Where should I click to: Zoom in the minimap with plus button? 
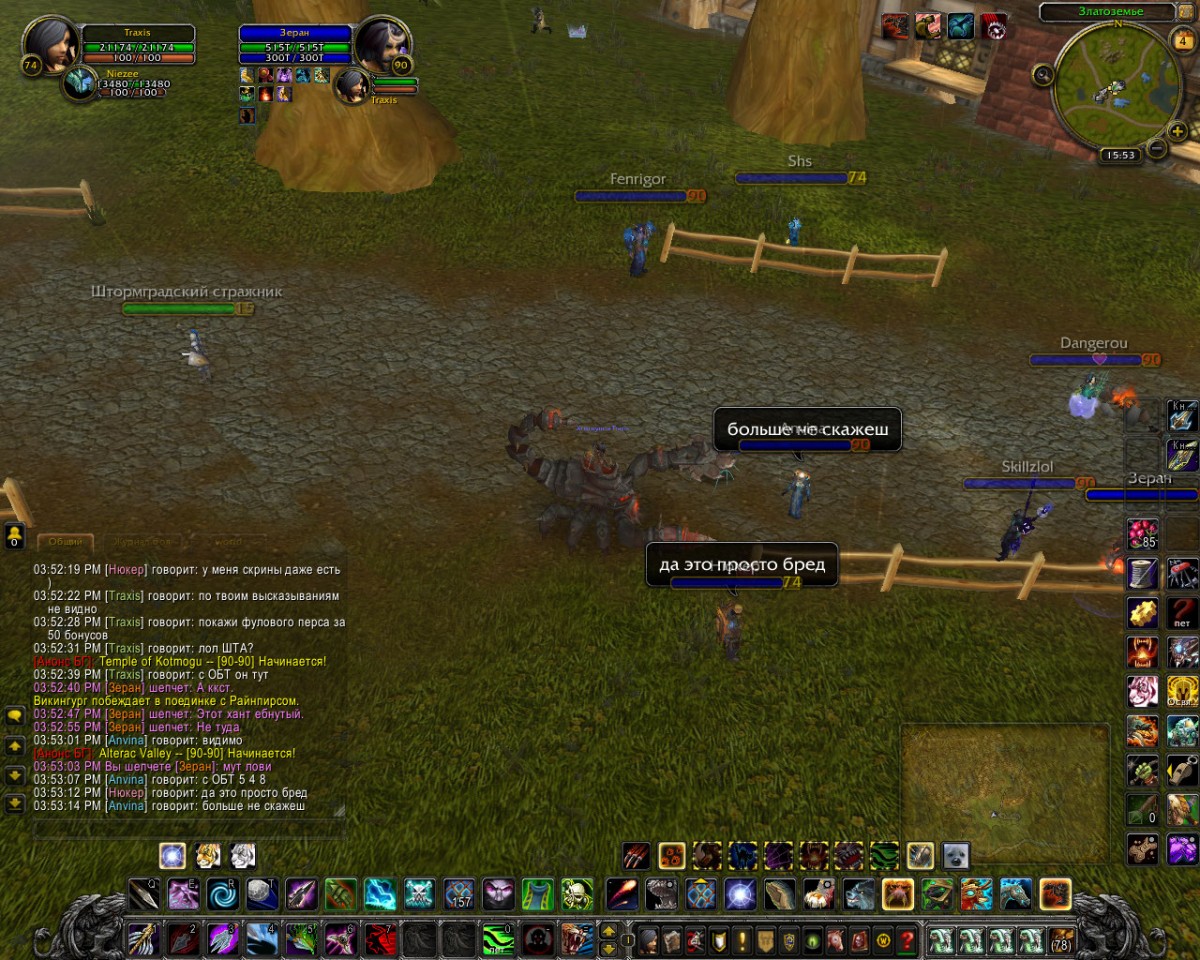click(x=1178, y=131)
